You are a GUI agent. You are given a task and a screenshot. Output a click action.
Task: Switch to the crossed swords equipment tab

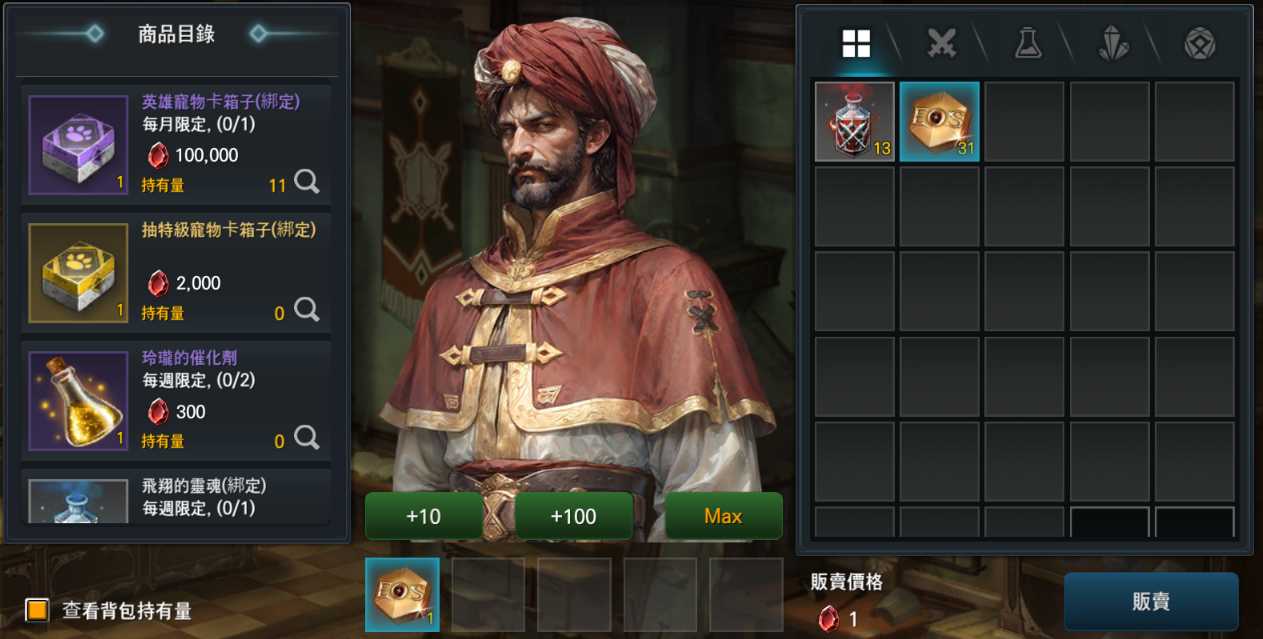click(x=942, y=43)
